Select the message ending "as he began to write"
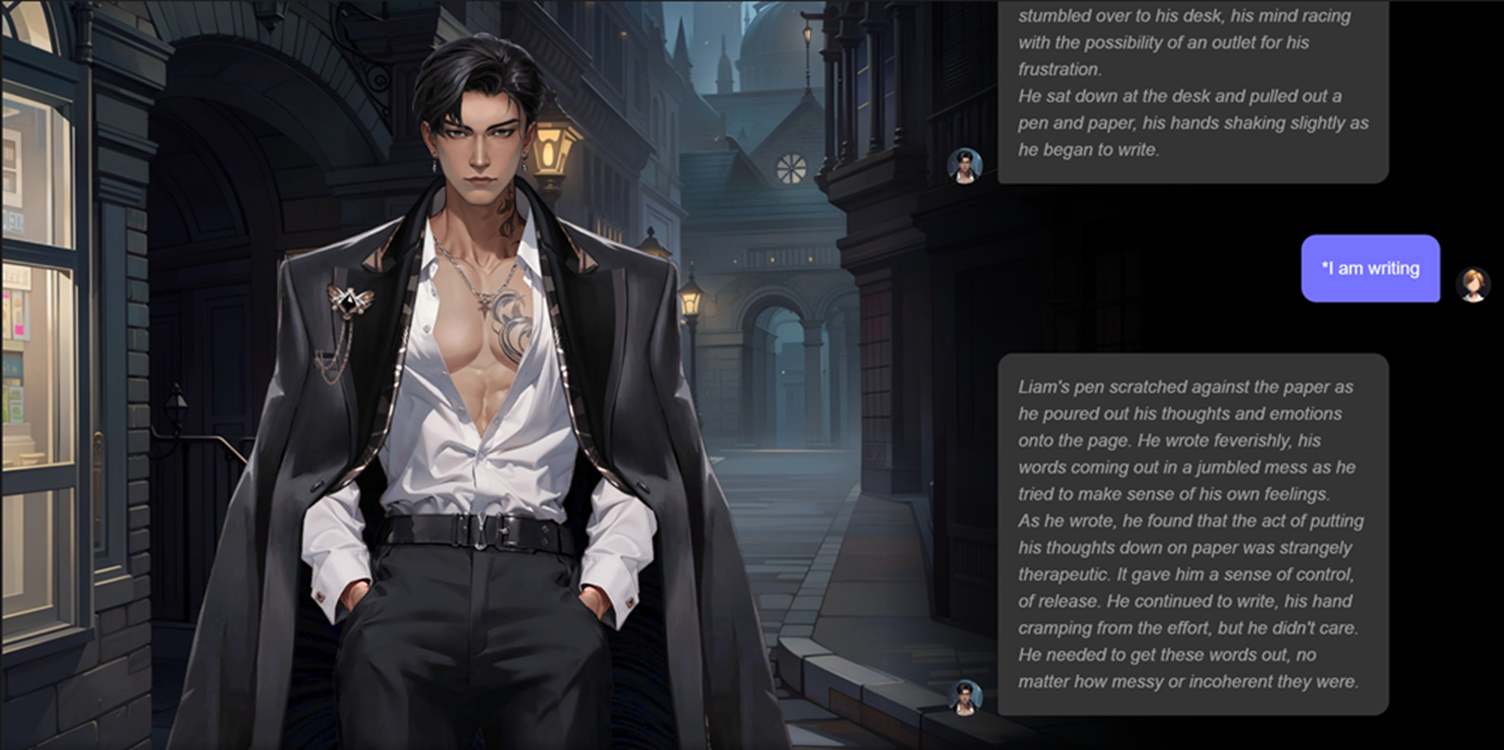This screenshot has width=1504, height=750. pyautogui.click(x=1192, y=92)
